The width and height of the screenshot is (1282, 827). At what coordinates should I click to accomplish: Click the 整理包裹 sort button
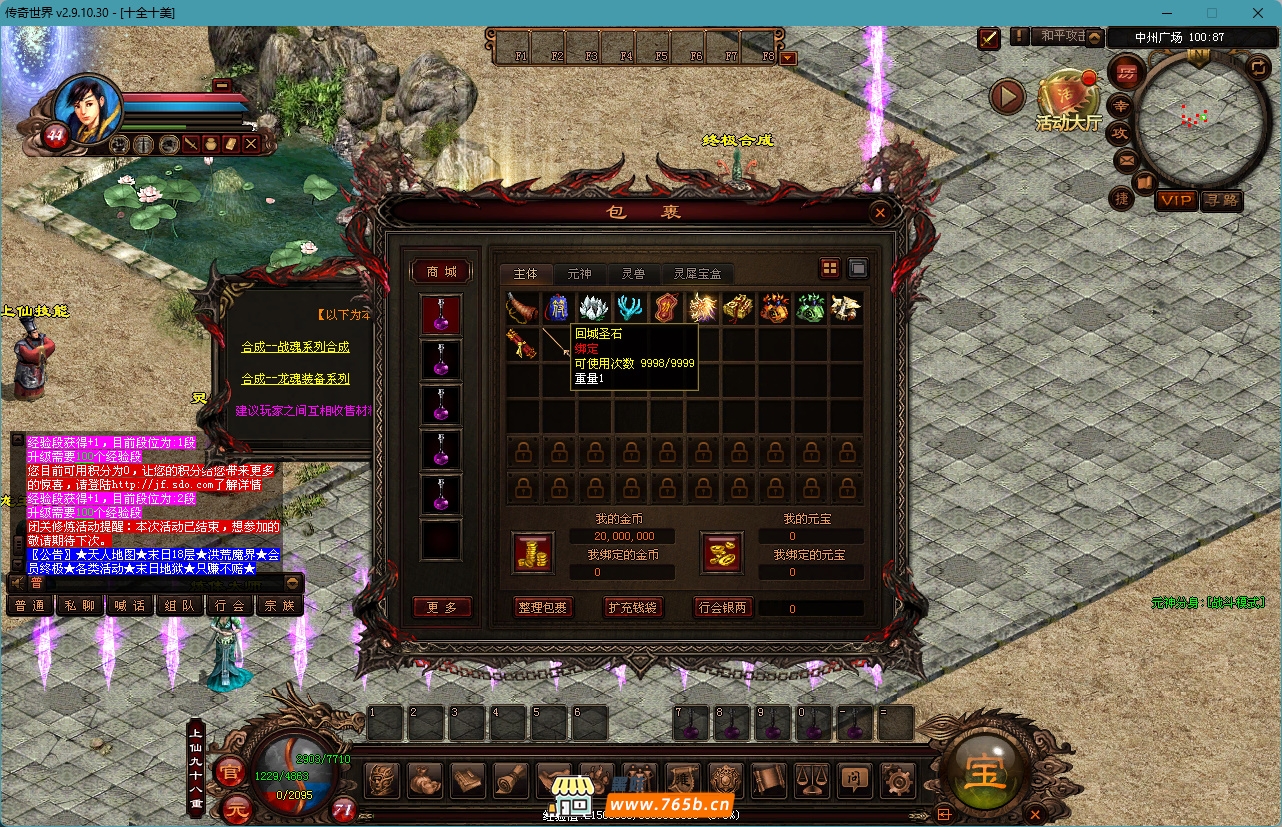click(x=541, y=607)
